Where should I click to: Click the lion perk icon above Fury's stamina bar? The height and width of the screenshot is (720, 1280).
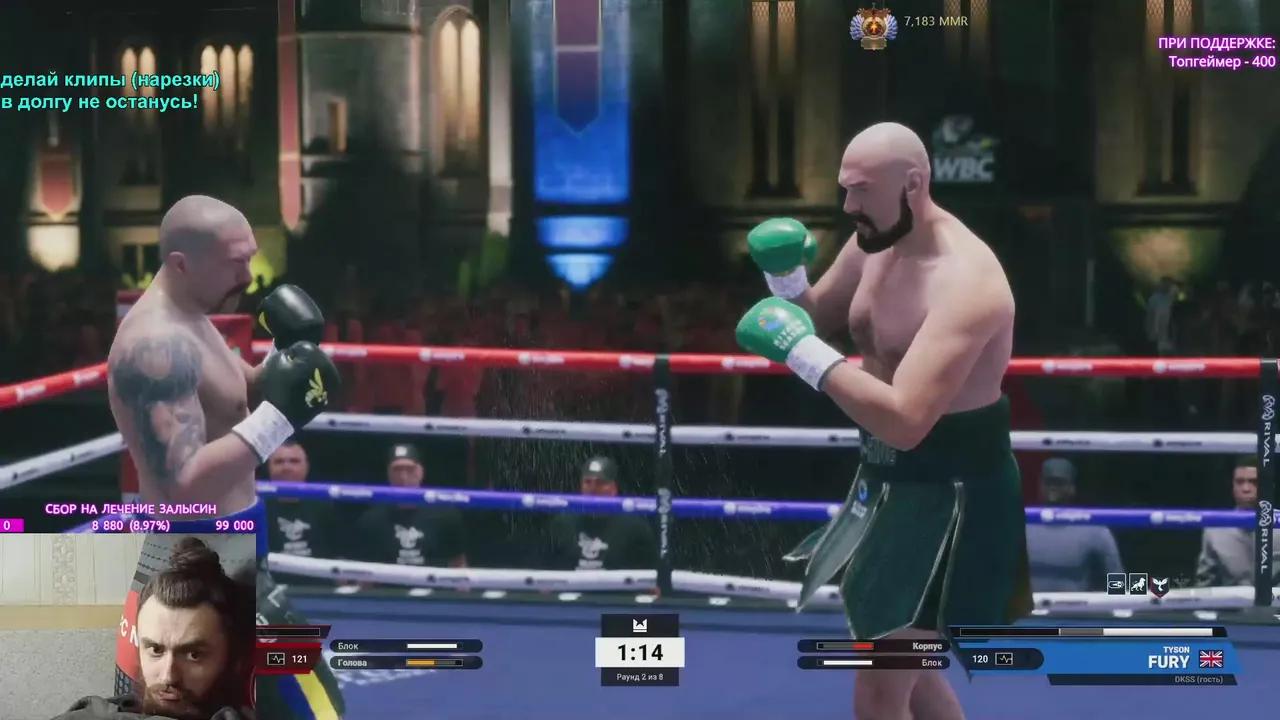pyautogui.click(x=1138, y=585)
